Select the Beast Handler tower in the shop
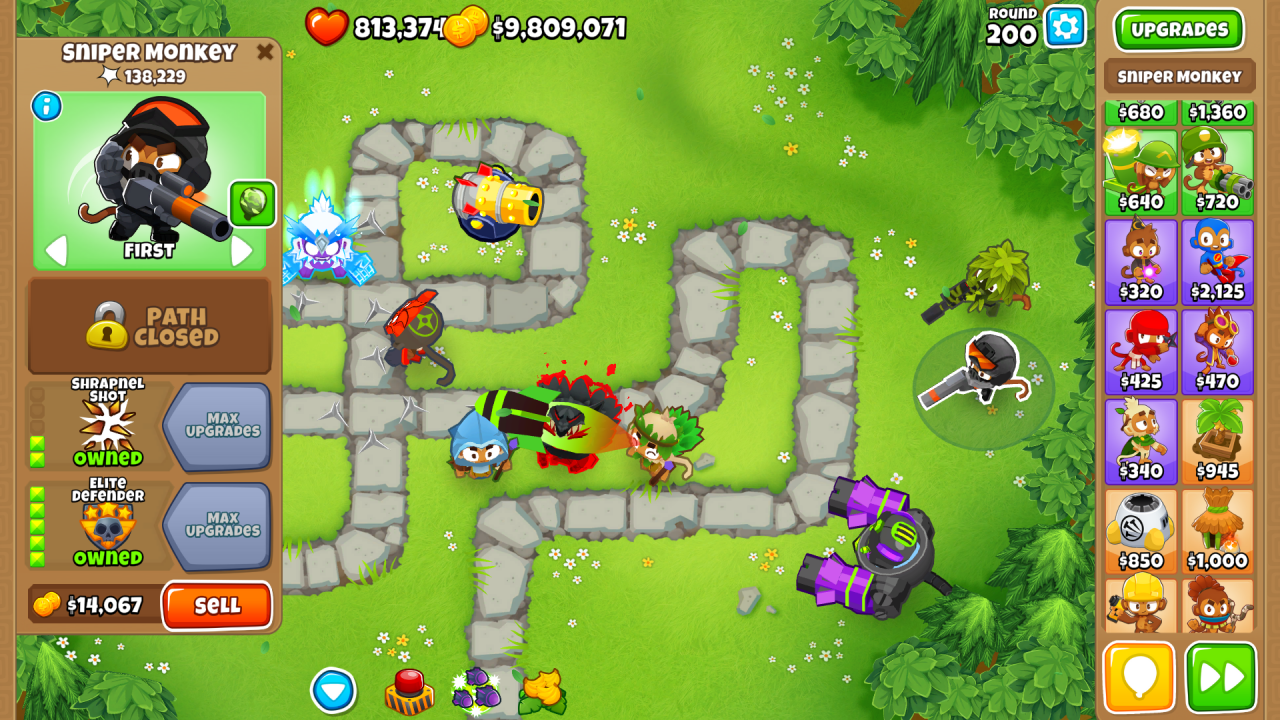The image size is (1280, 720). pyautogui.click(x=1218, y=605)
